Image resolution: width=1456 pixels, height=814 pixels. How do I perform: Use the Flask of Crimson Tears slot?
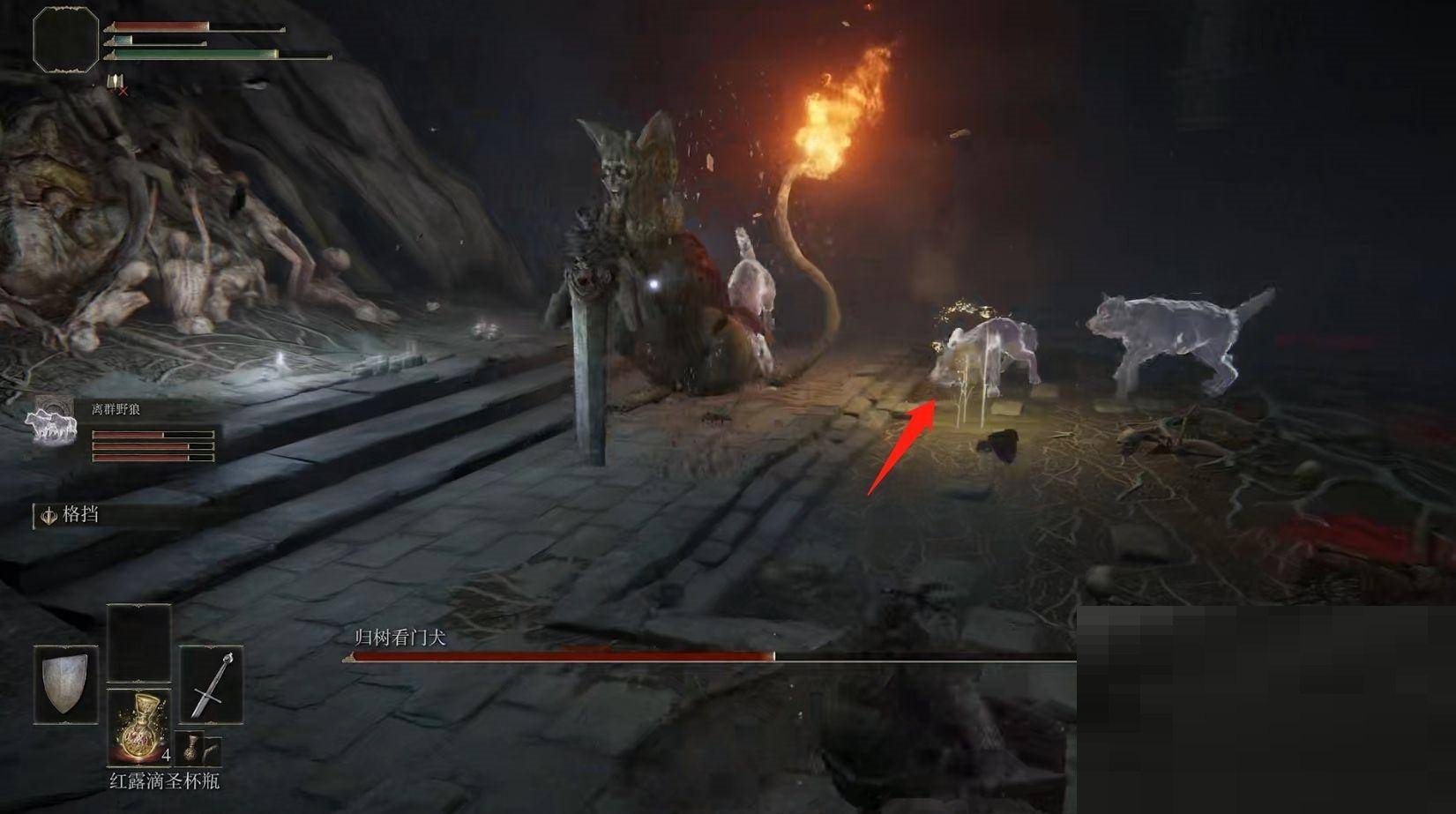point(139,727)
